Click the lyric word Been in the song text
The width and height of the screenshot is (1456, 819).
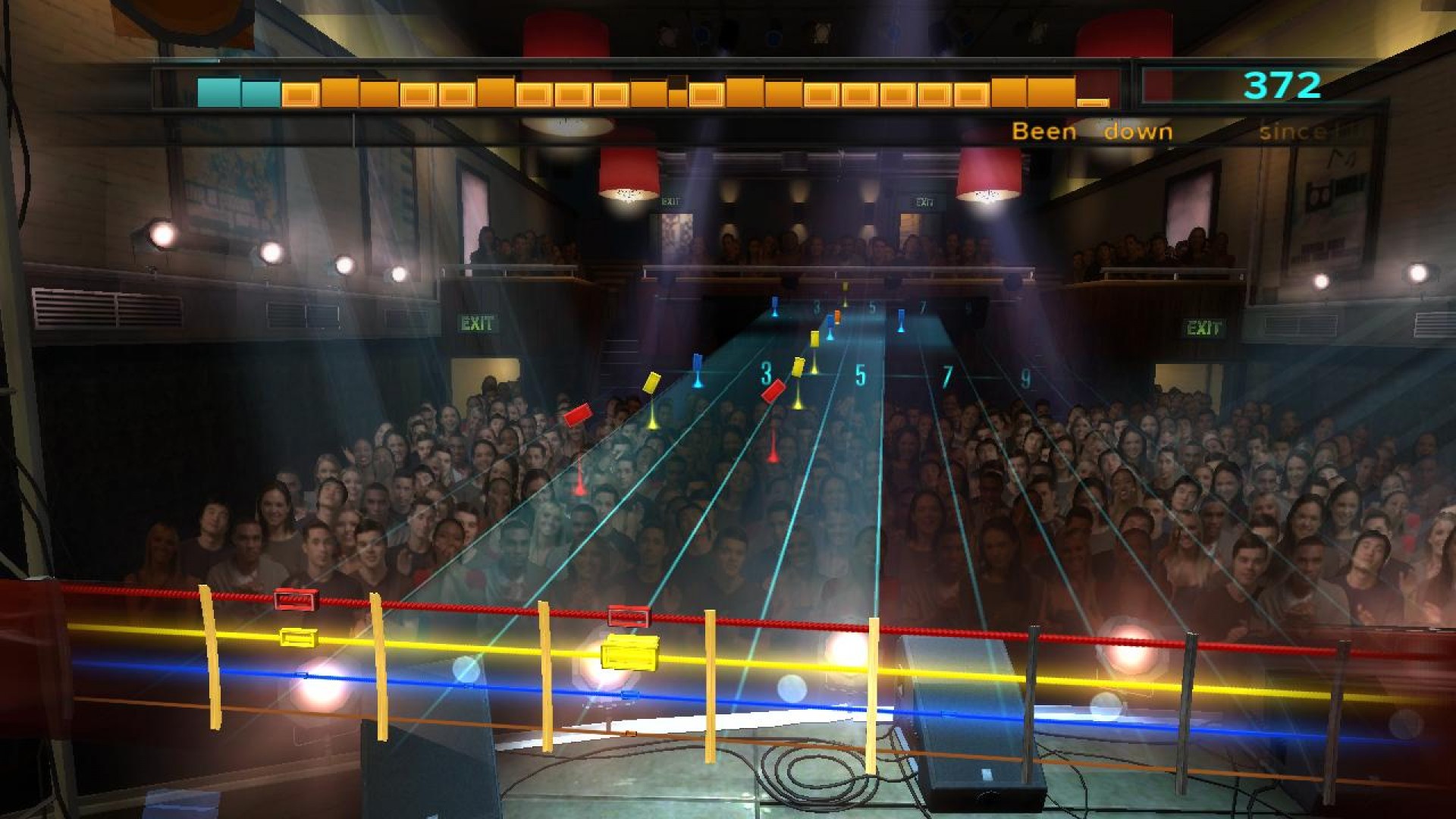coord(1044,131)
